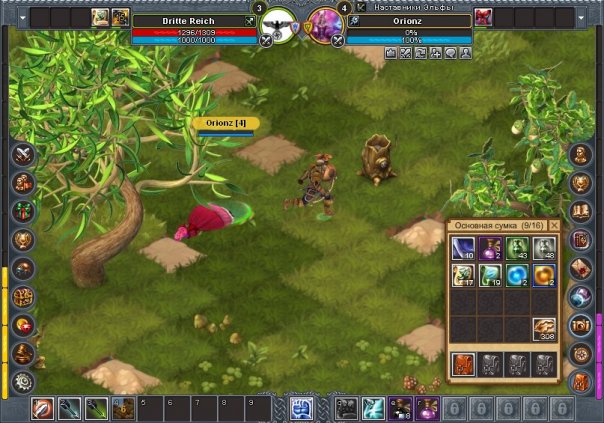Screen dimensions: 604x423
Task: Close the Основная сумка bag window
Action: pyautogui.click(x=555, y=226)
